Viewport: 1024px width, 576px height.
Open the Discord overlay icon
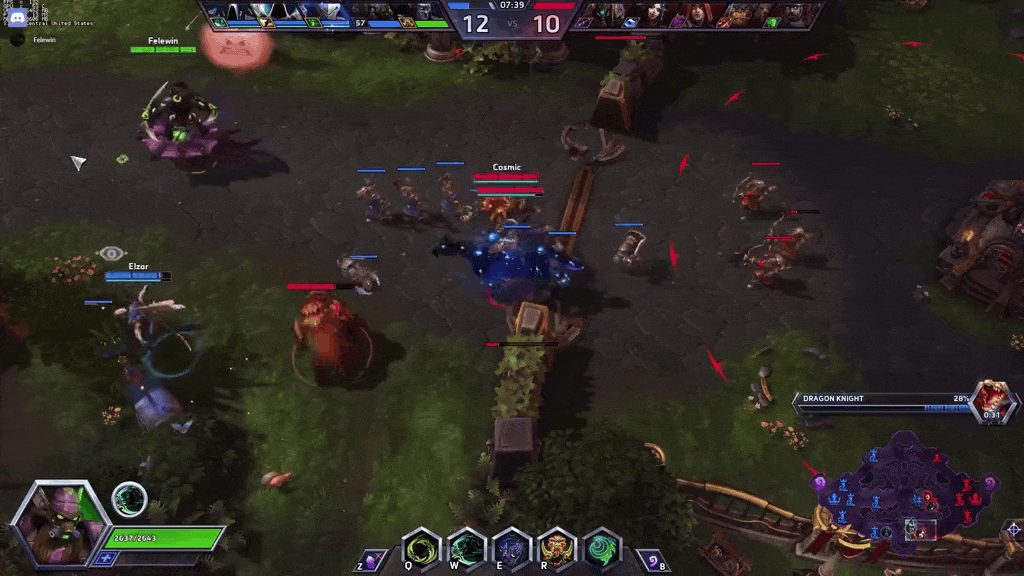coord(16,16)
